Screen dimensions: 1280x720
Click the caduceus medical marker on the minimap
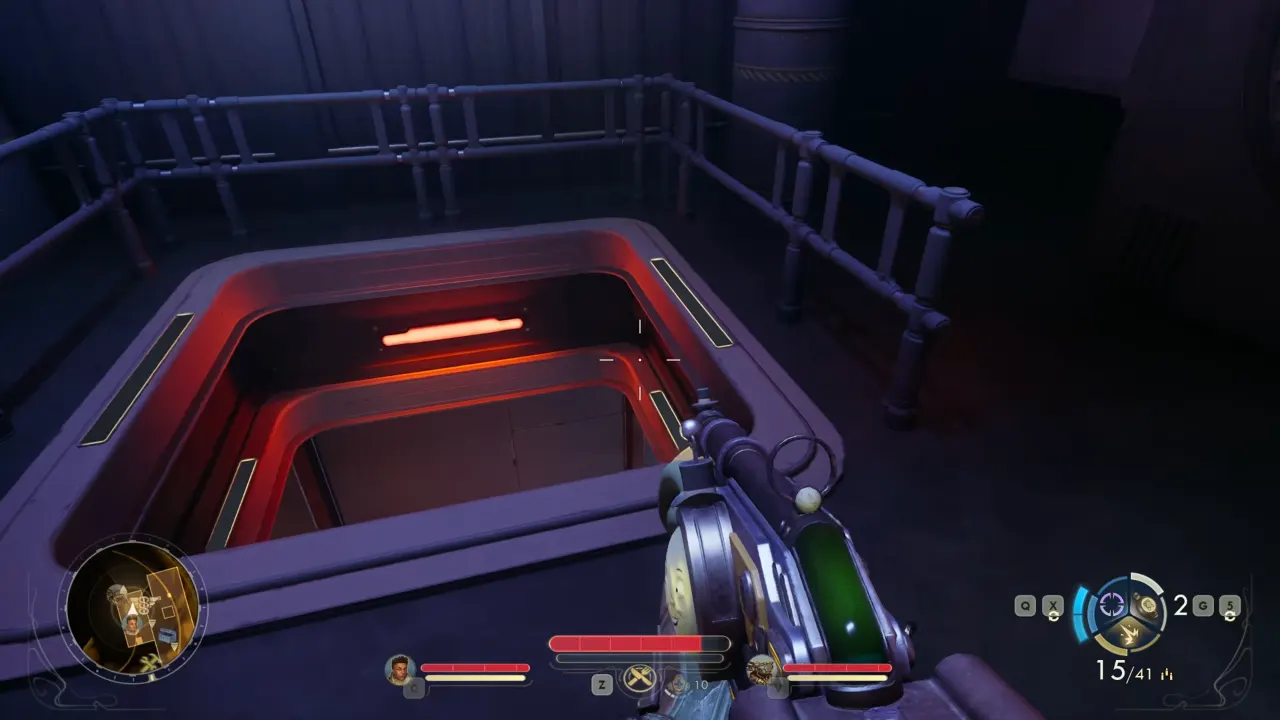143,605
